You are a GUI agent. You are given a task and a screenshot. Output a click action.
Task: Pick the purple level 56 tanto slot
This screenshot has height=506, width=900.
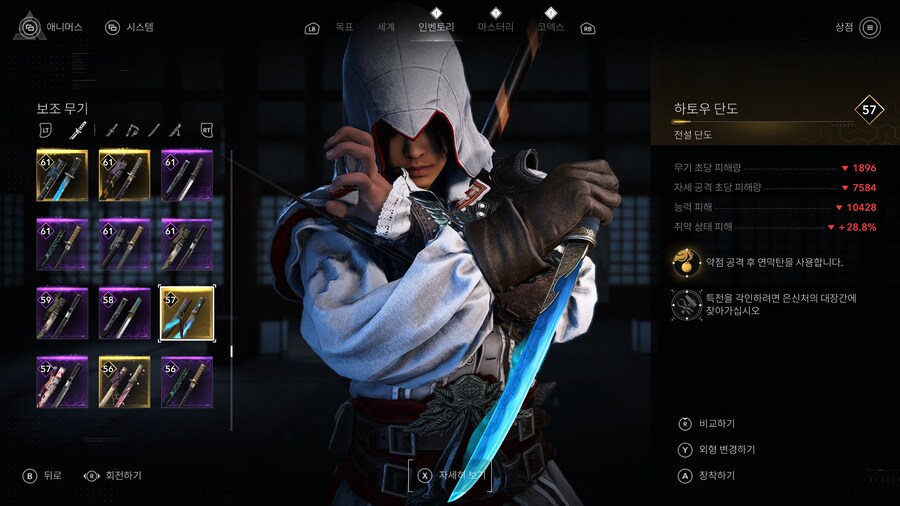[186, 382]
